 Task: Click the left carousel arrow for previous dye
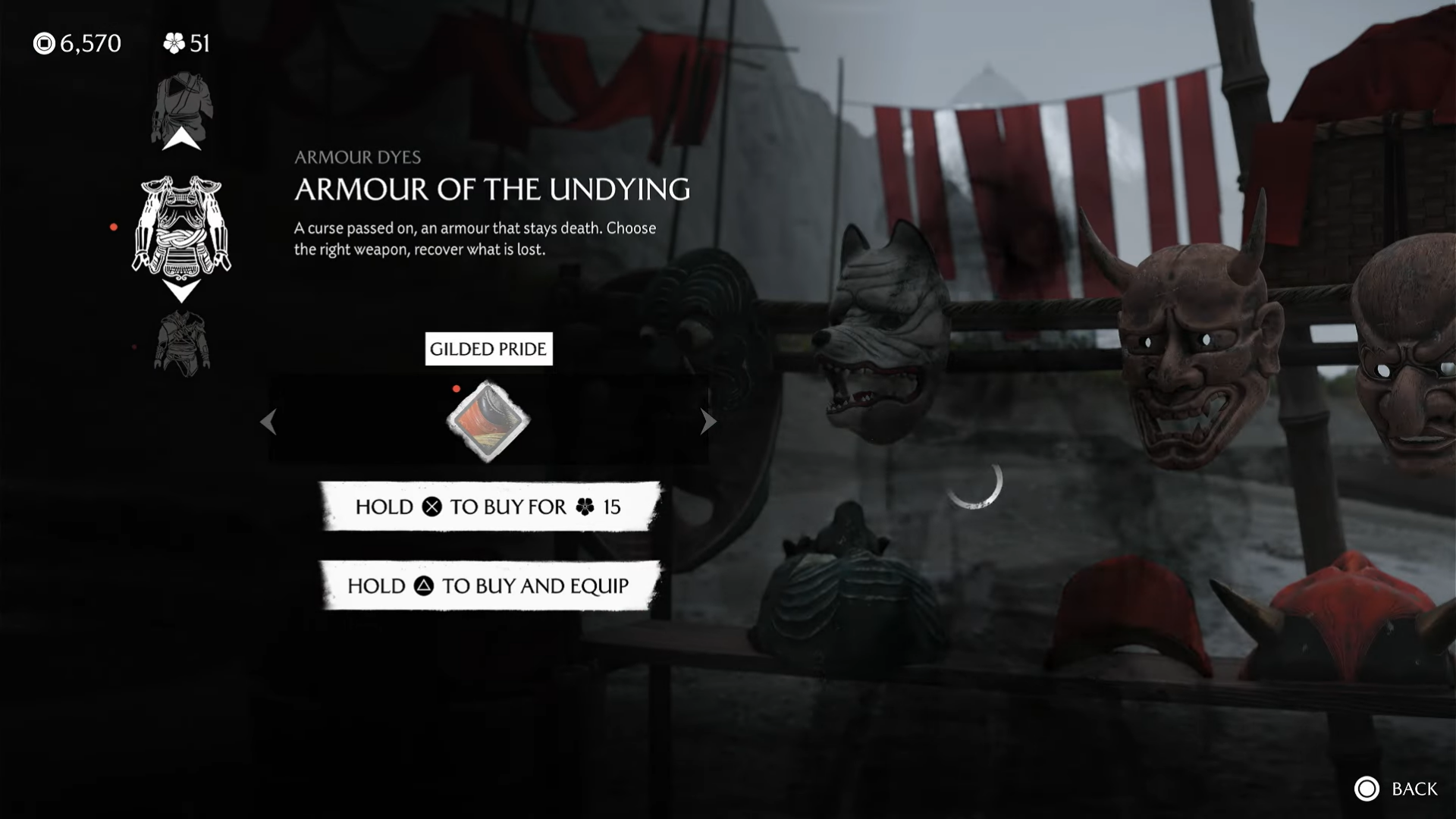click(x=269, y=422)
